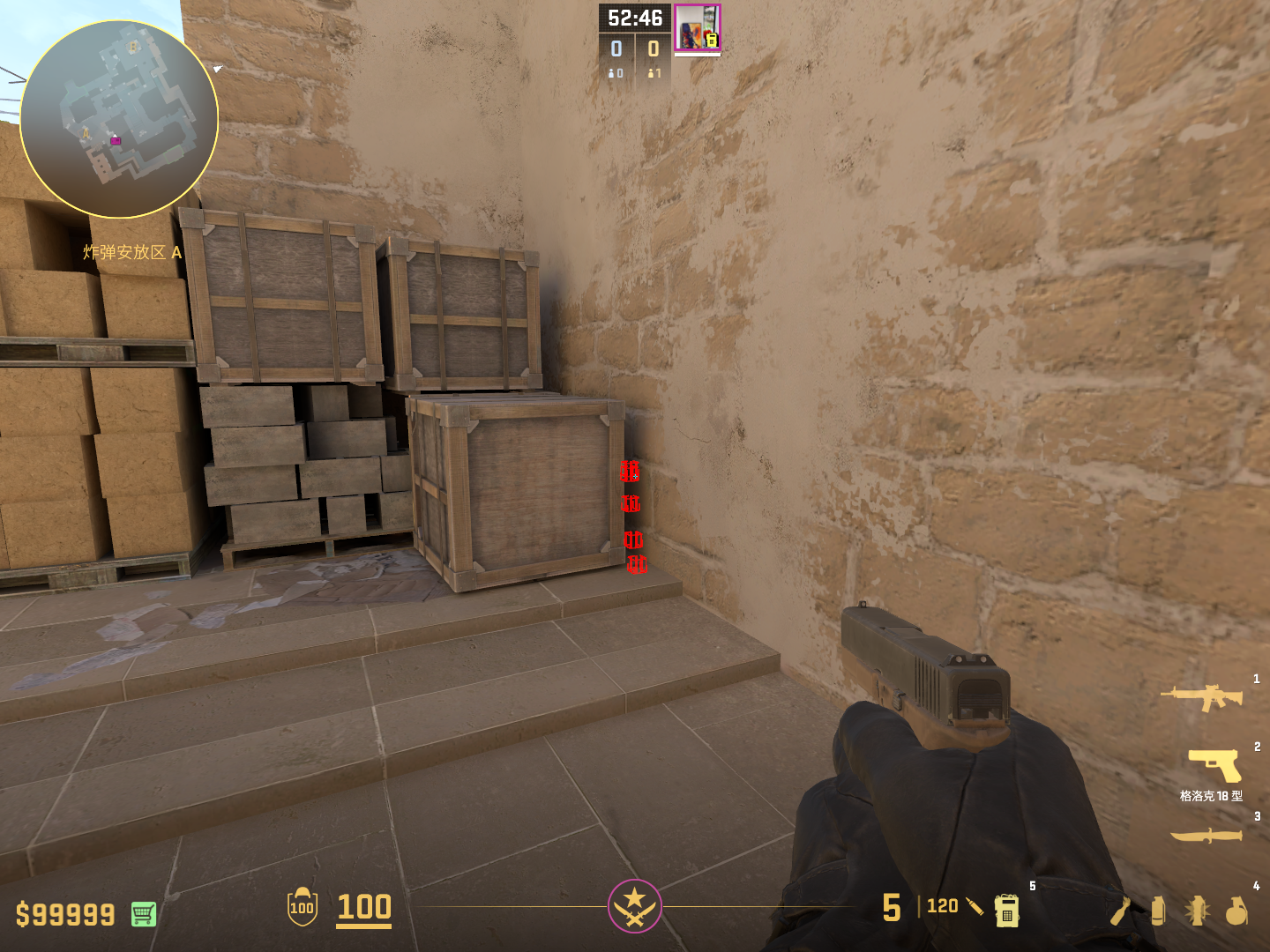Select the C4 bomb icon
1270x952 pixels.
coord(1006,910)
